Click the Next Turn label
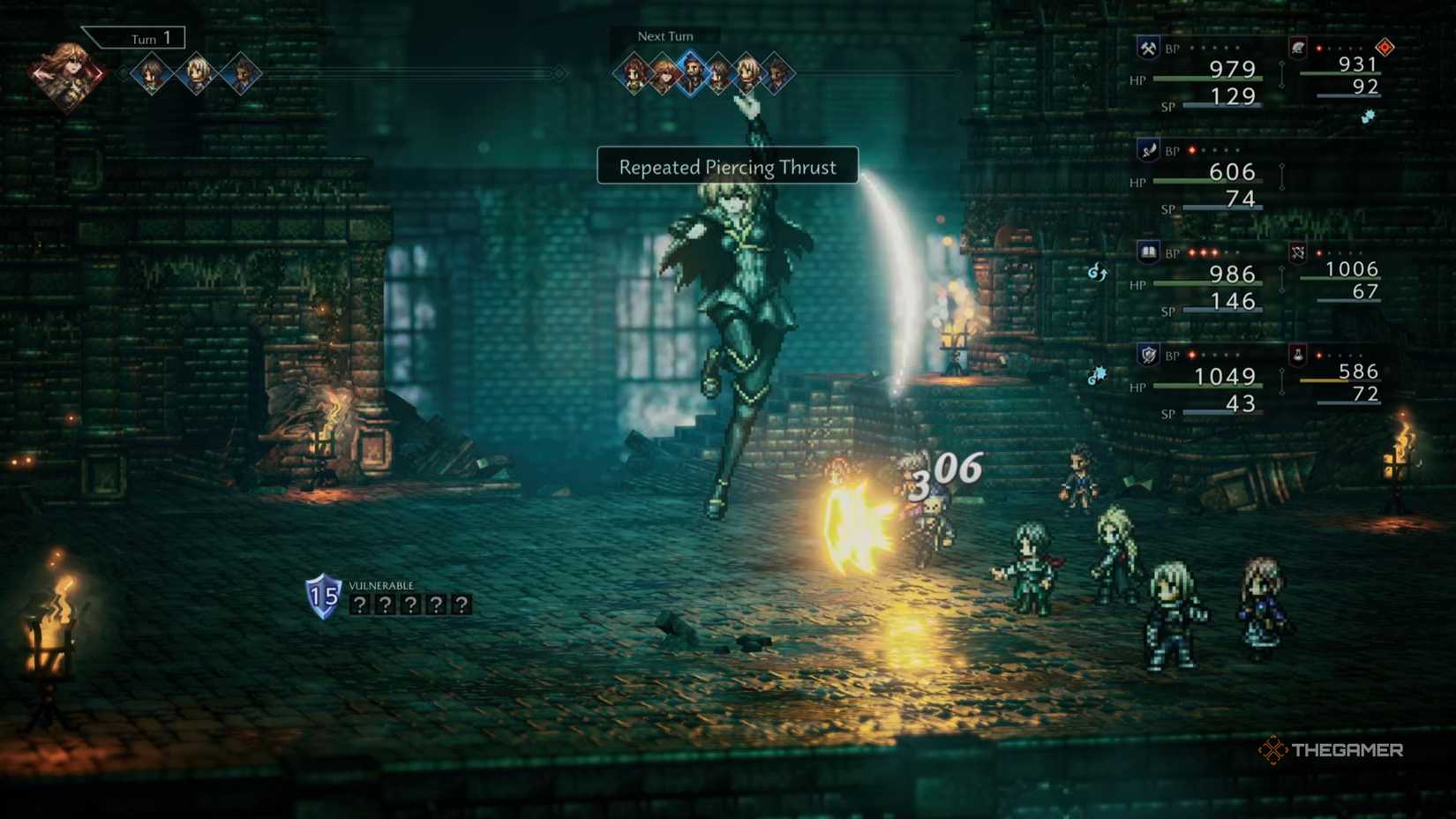 click(x=664, y=36)
